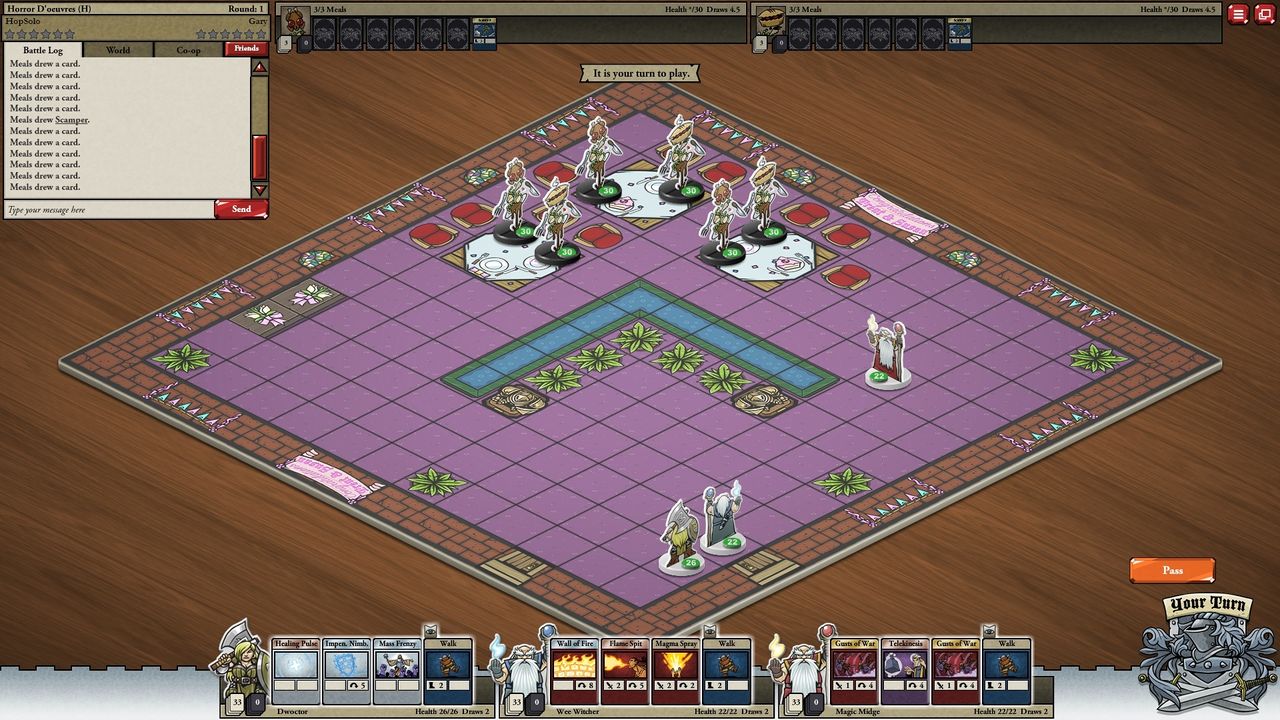This screenshot has width=1280, height=720.
Task: Click the battle log scroll-down arrow
Action: (260, 190)
